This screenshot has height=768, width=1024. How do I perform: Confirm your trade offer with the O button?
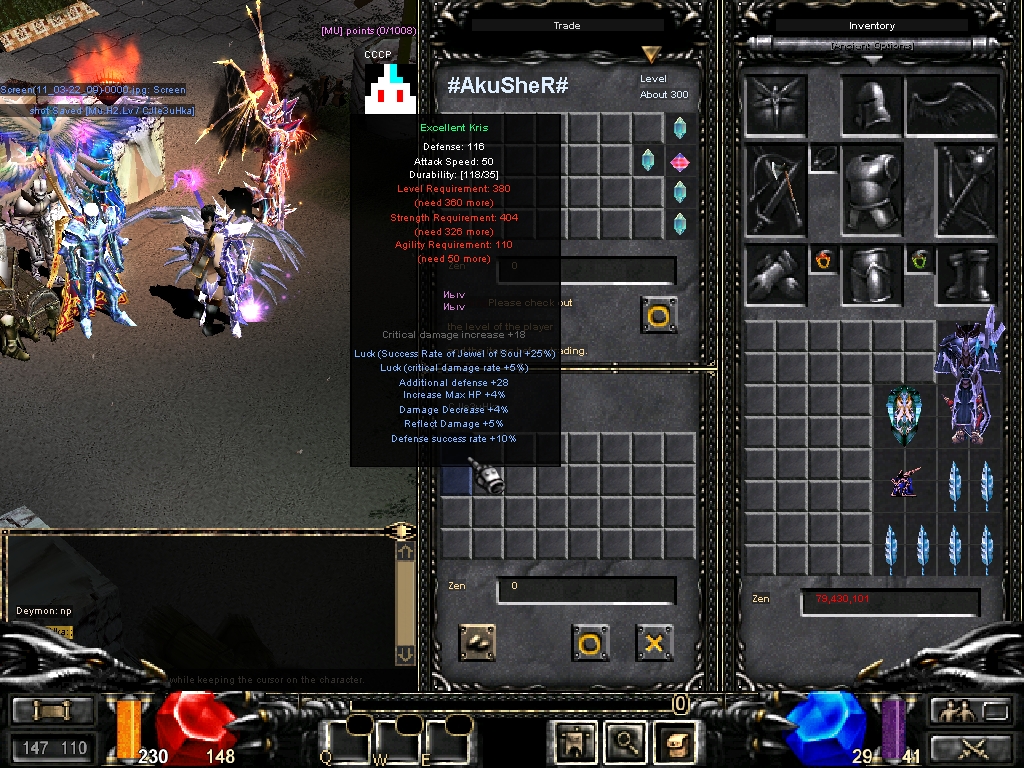[590, 643]
